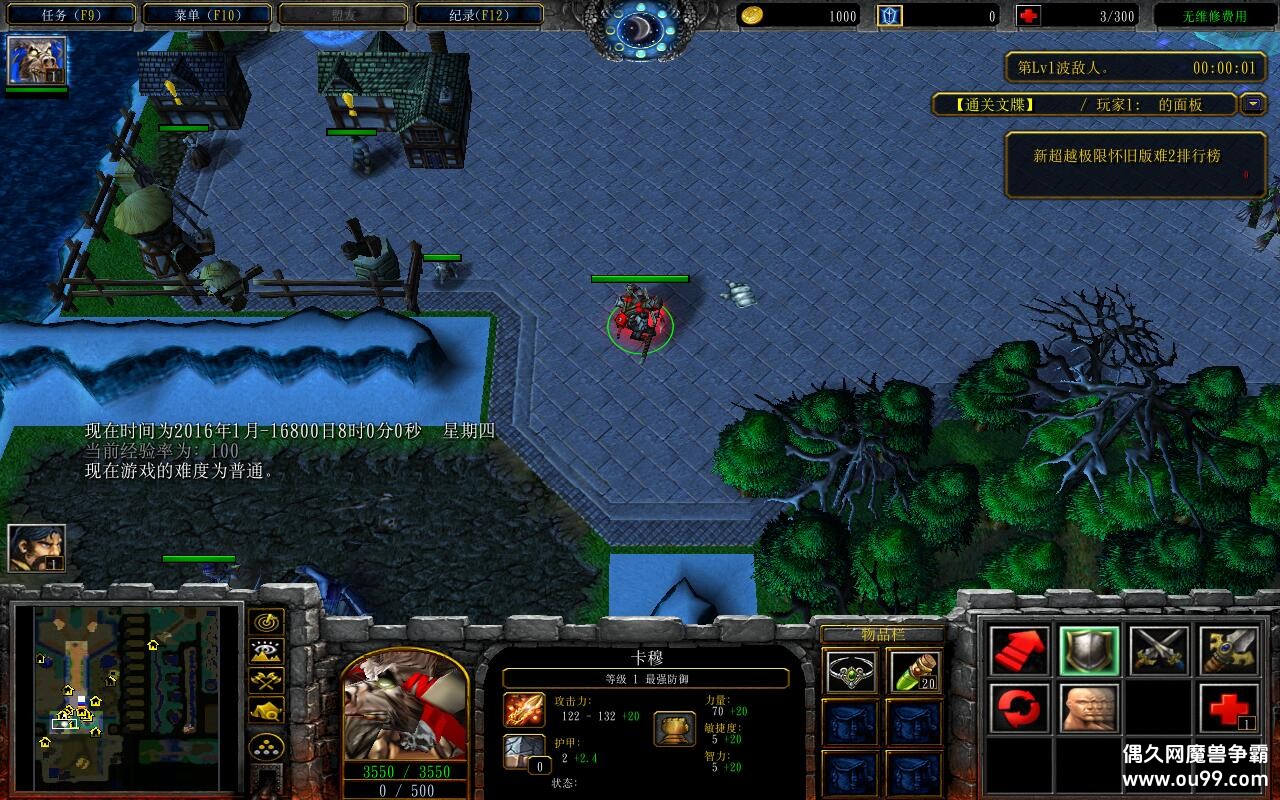Toggle minimap ally color crossed-axes button
The height and width of the screenshot is (800, 1280).
pyautogui.click(x=267, y=681)
